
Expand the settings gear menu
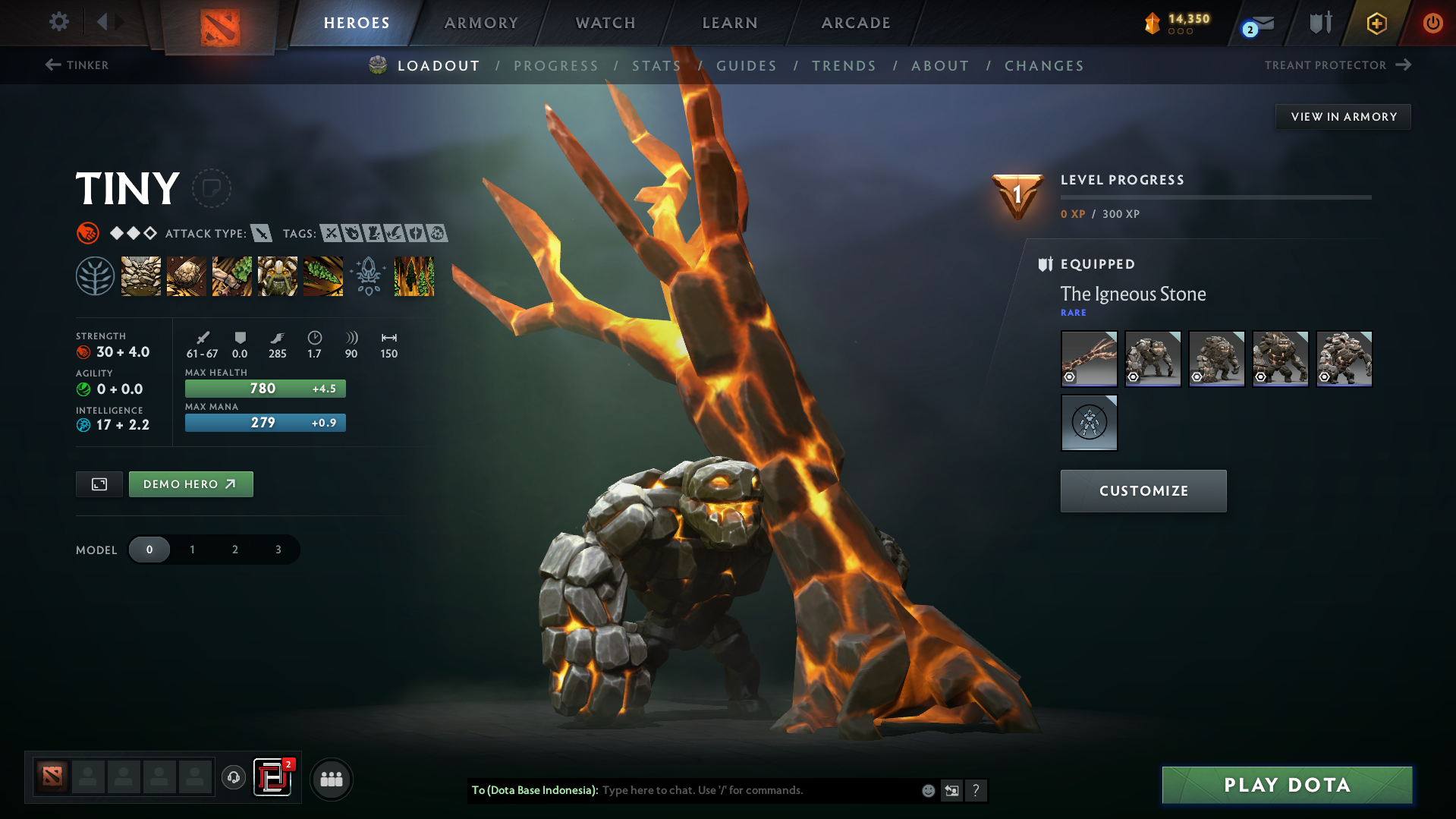pyautogui.click(x=58, y=22)
